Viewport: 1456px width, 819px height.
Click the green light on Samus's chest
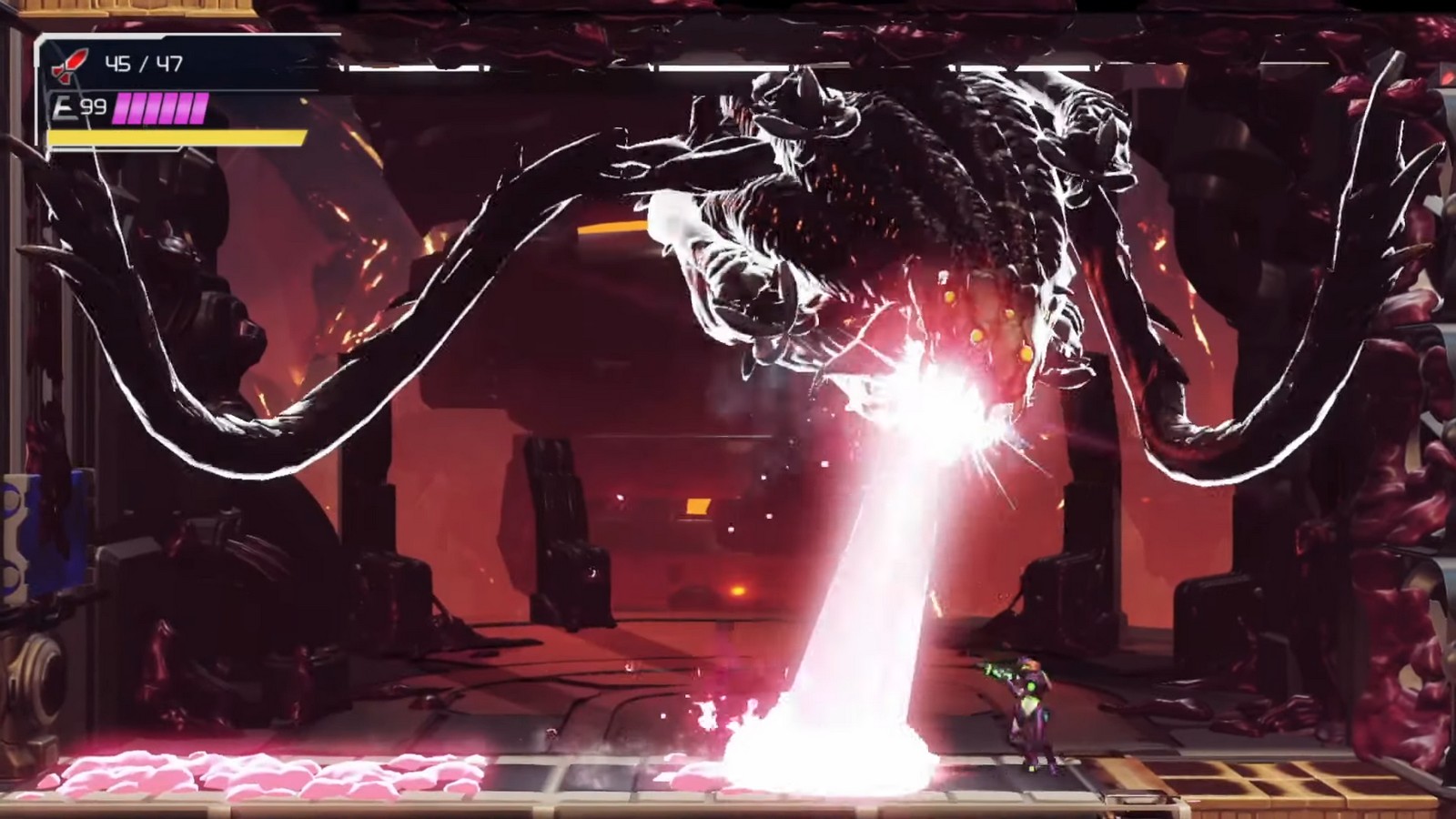point(1031,685)
